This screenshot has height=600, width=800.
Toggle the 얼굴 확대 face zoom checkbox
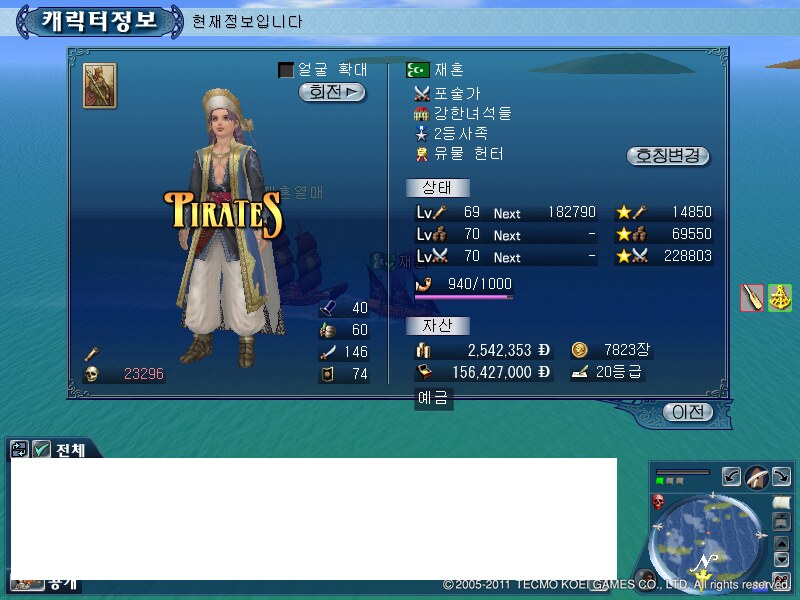point(286,70)
